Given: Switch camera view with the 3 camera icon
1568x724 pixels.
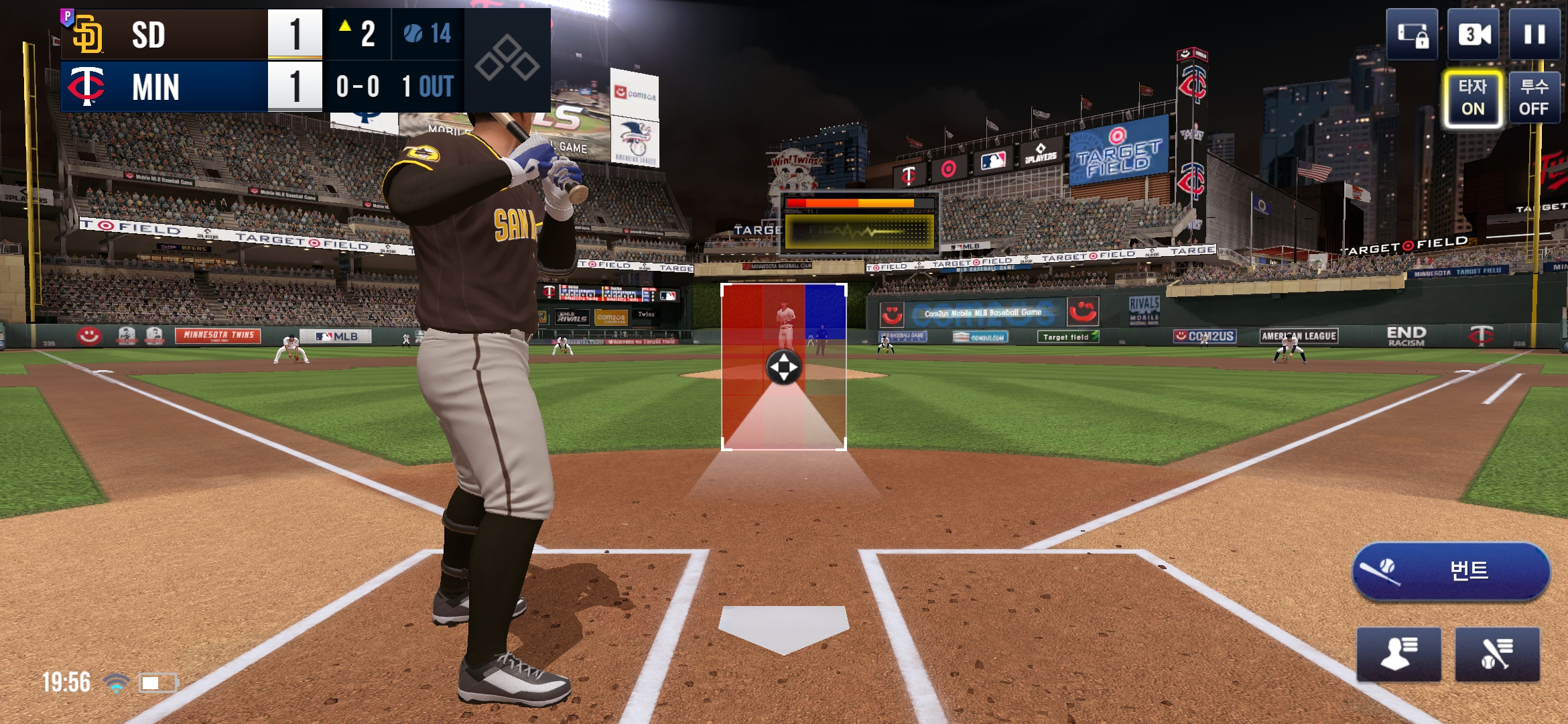Looking at the screenshot, I should tap(1474, 34).
